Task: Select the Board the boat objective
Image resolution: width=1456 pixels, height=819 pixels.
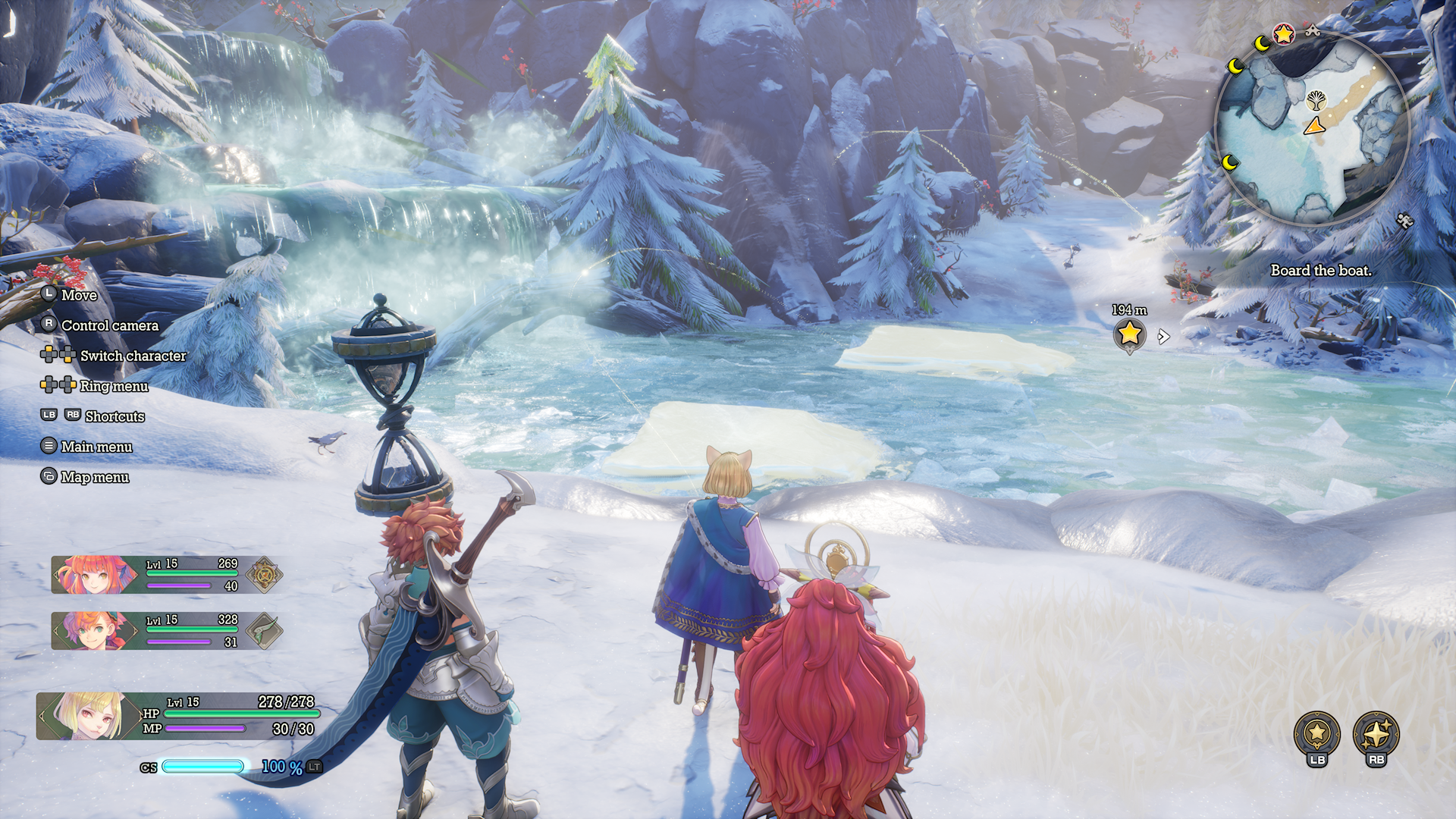Action: [x=1320, y=271]
